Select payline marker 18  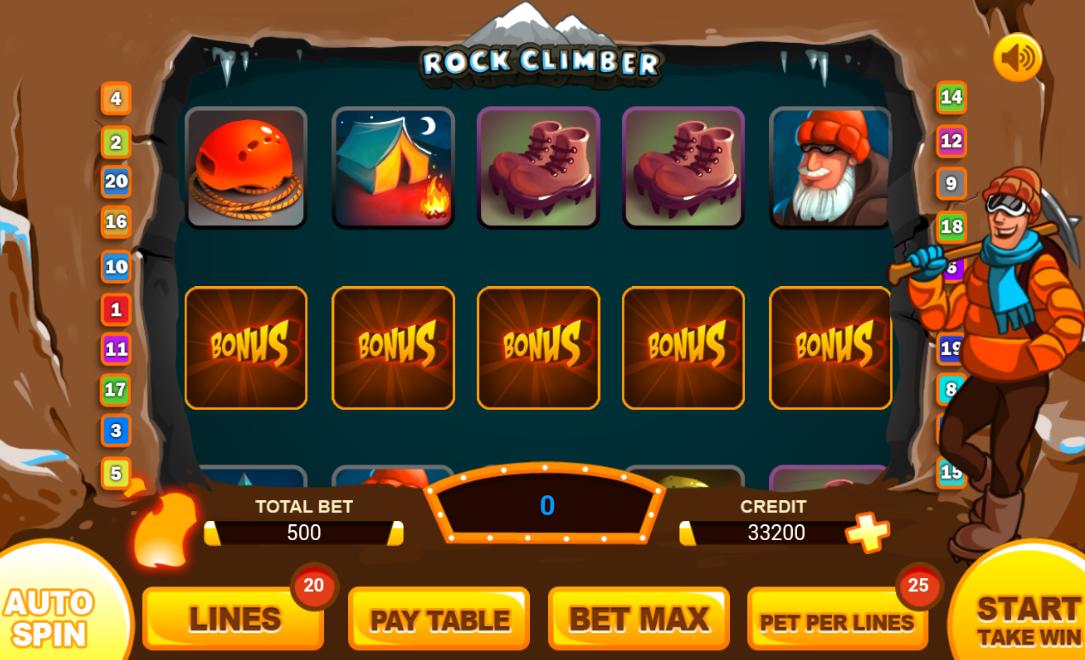951,227
